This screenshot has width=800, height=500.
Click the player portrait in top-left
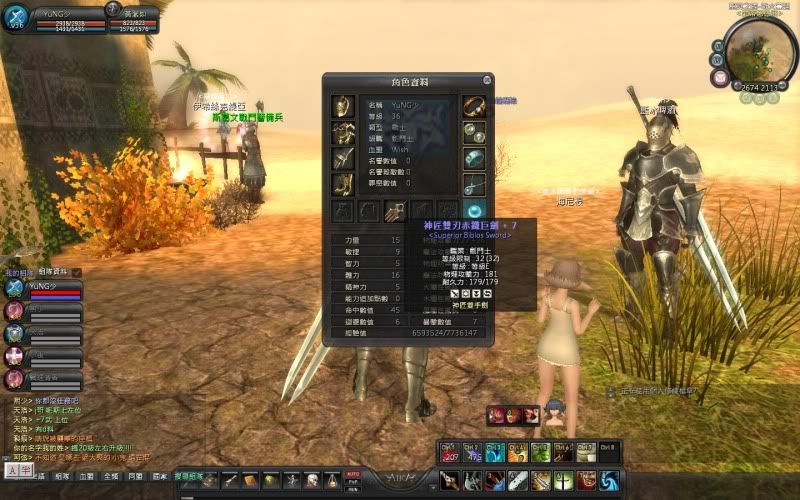click(x=15, y=22)
